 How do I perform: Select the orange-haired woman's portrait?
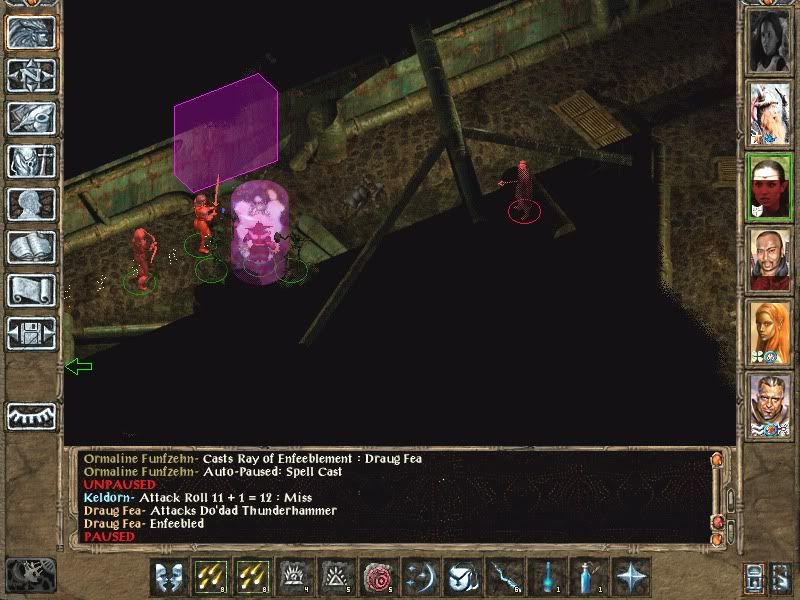click(x=769, y=332)
